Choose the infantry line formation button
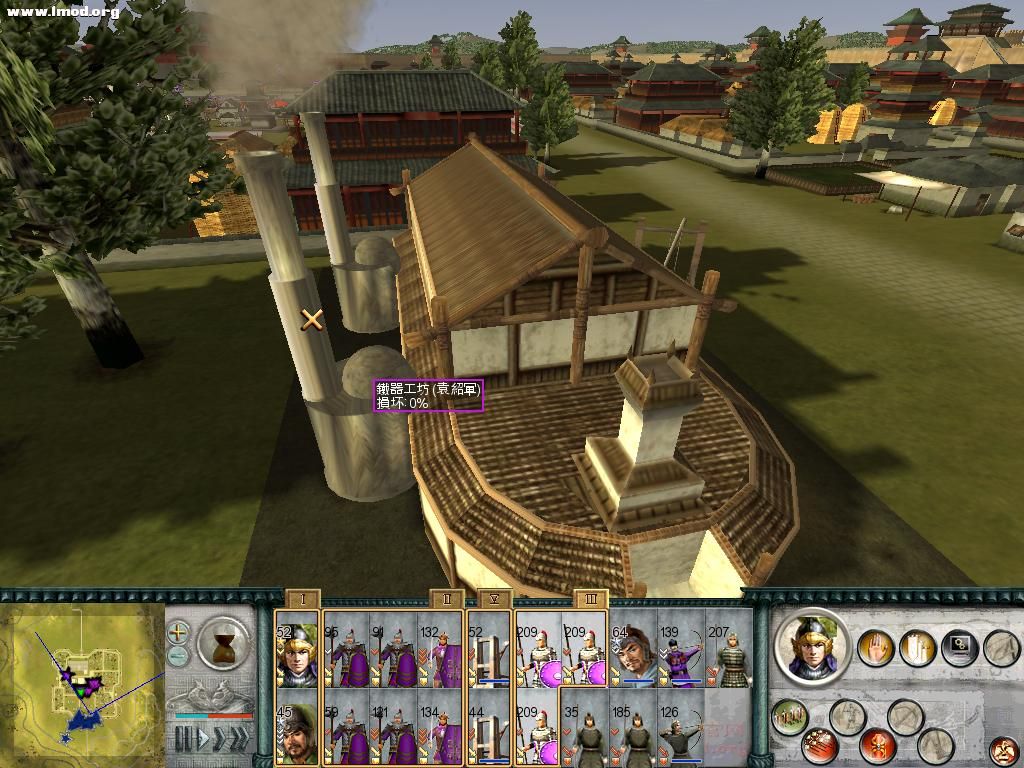The image size is (1024, 768). coord(789,716)
